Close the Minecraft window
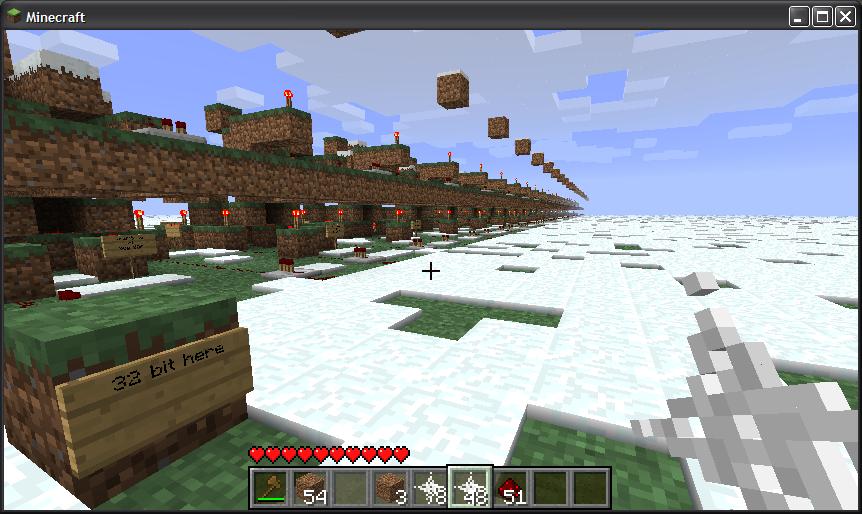Image resolution: width=862 pixels, height=514 pixels. pos(843,17)
